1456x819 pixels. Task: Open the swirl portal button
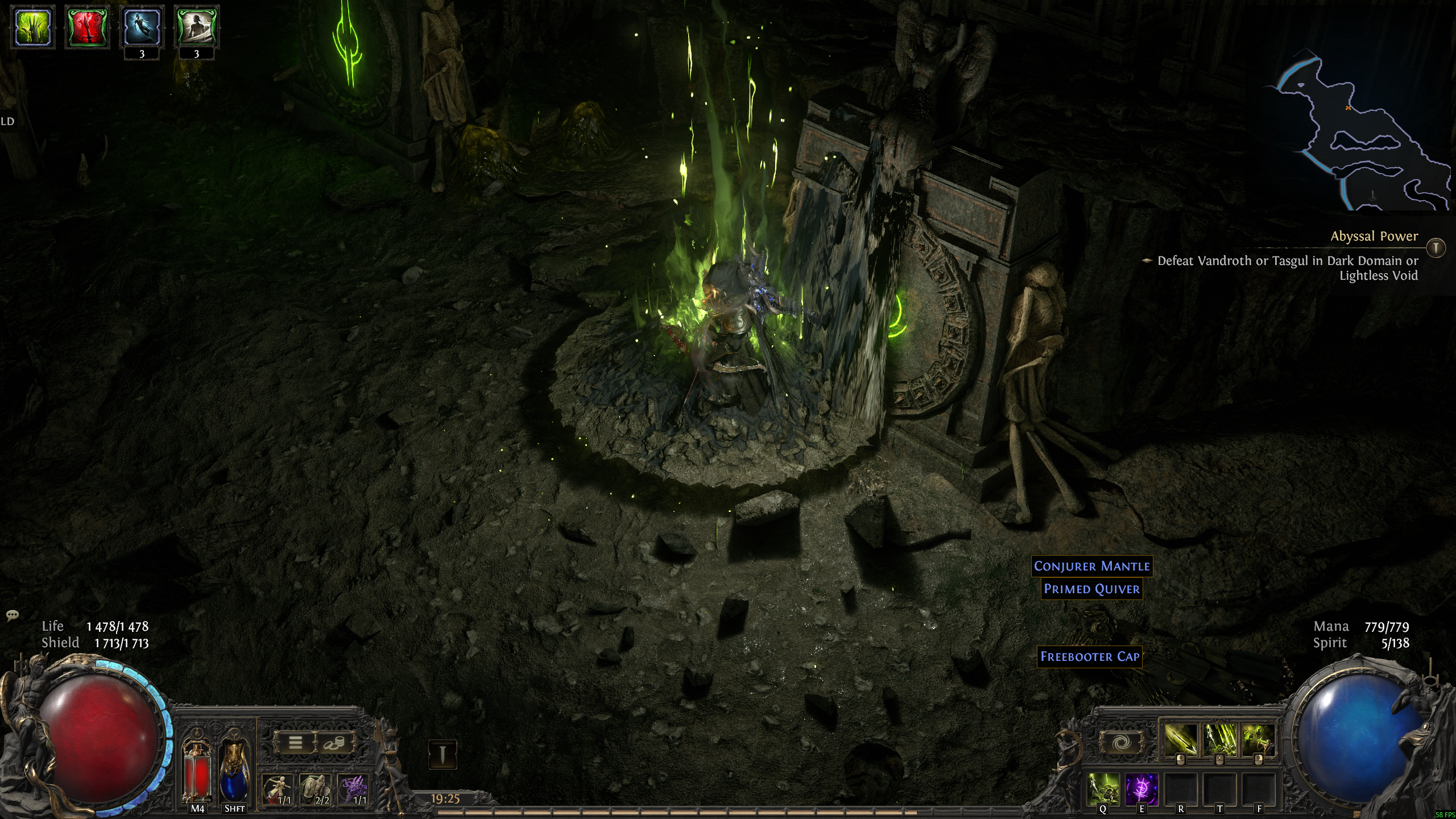click(x=1121, y=743)
